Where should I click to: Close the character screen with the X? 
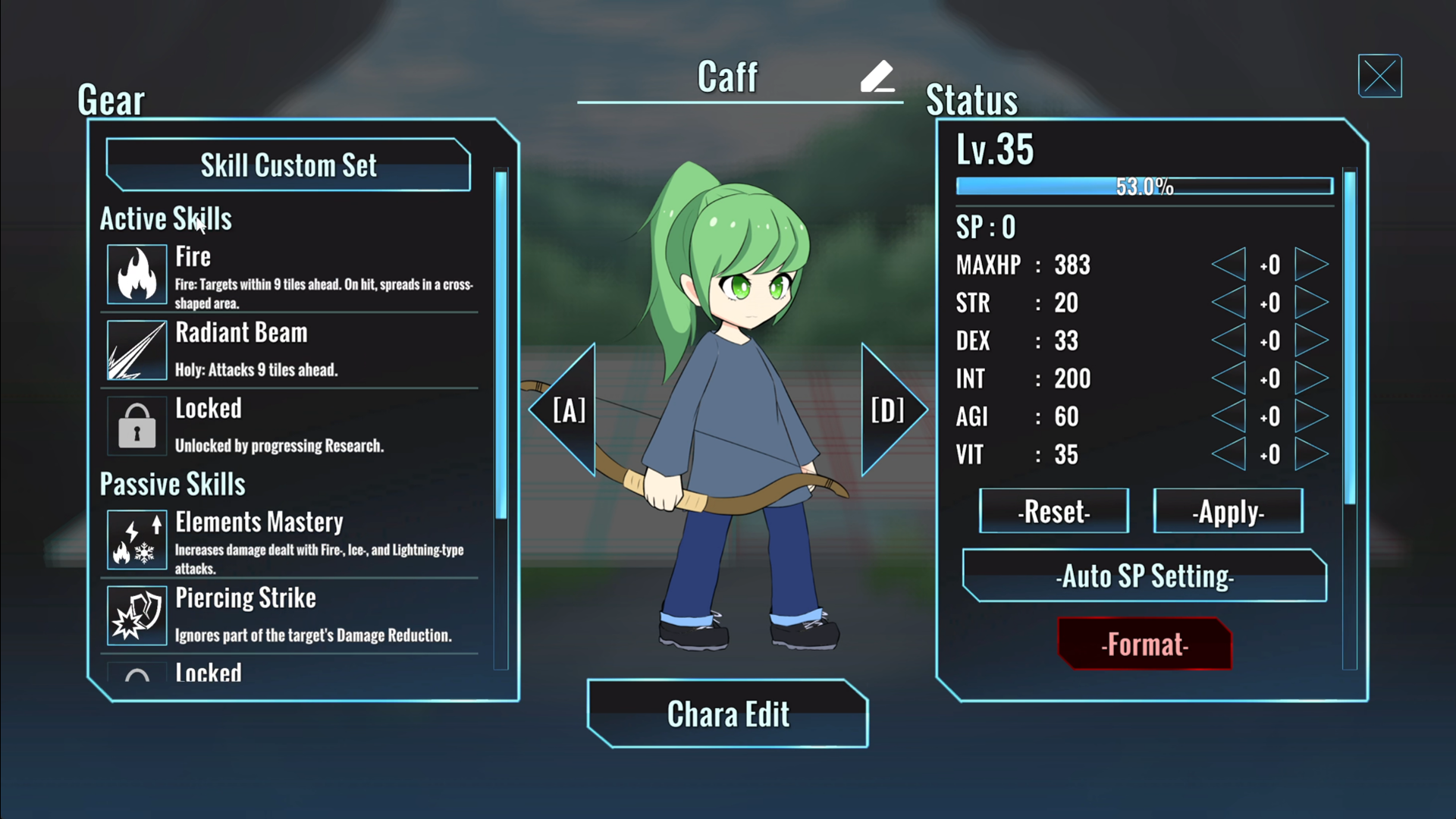click(1379, 76)
